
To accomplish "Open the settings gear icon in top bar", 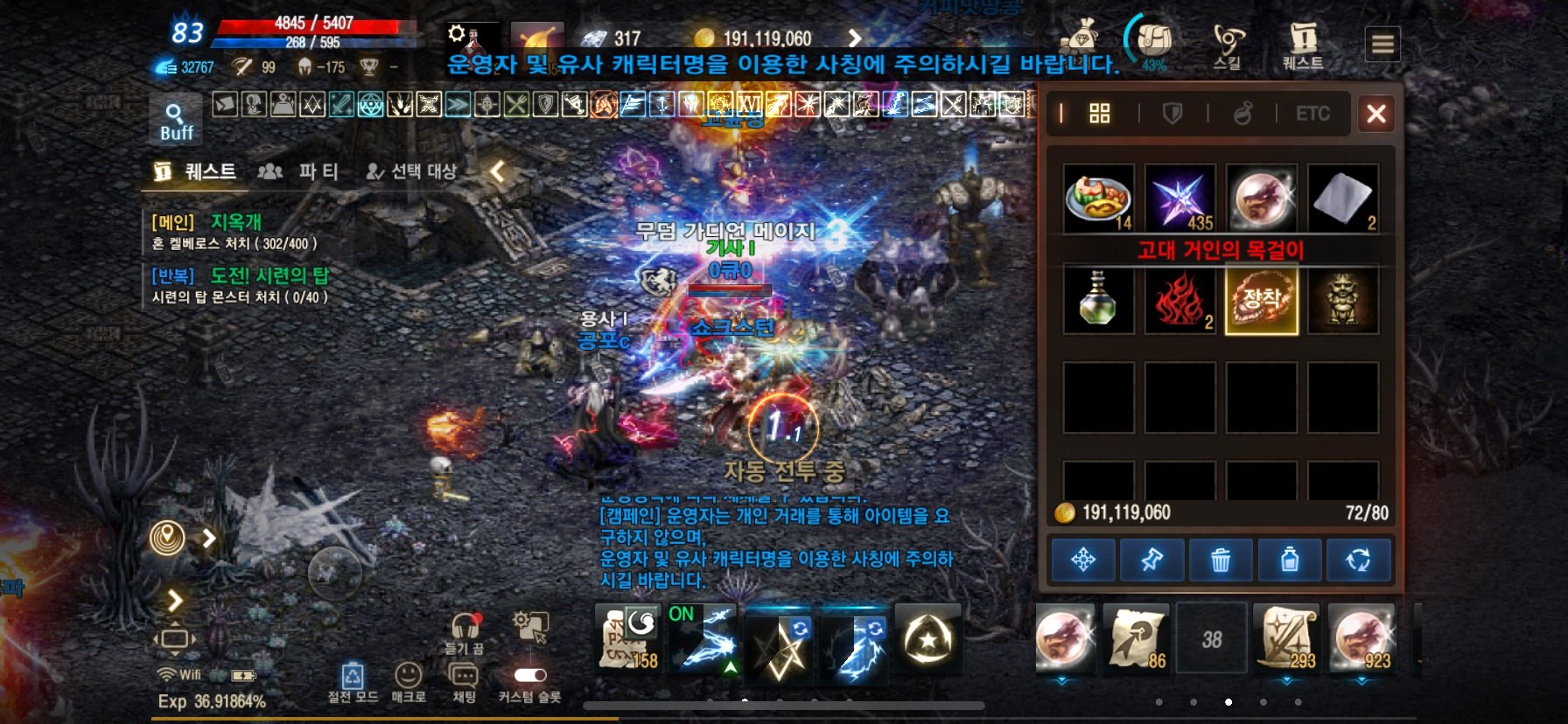I will pos(457,31).
